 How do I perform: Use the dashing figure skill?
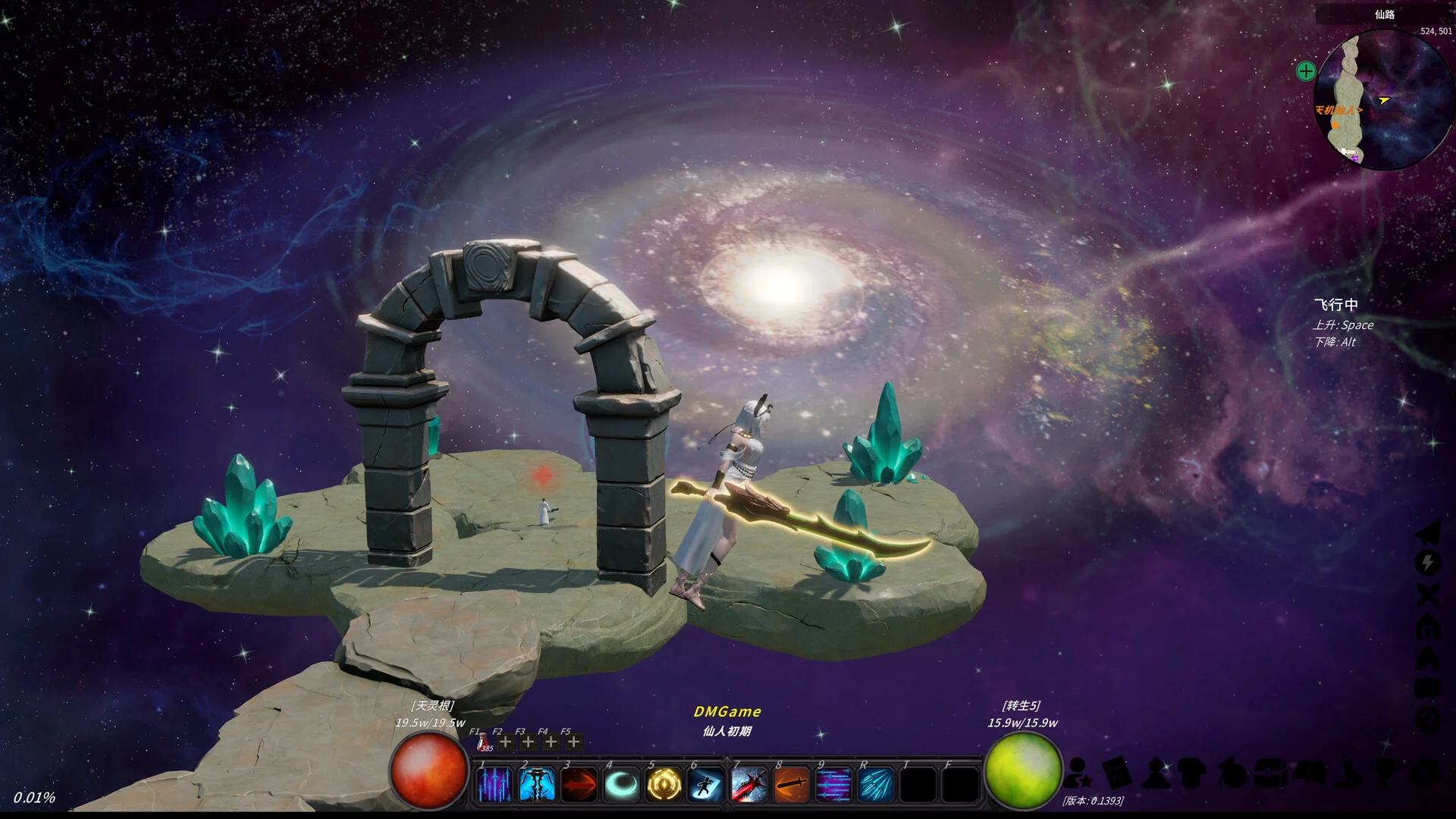pyautogui.click(x=706, y=784)
